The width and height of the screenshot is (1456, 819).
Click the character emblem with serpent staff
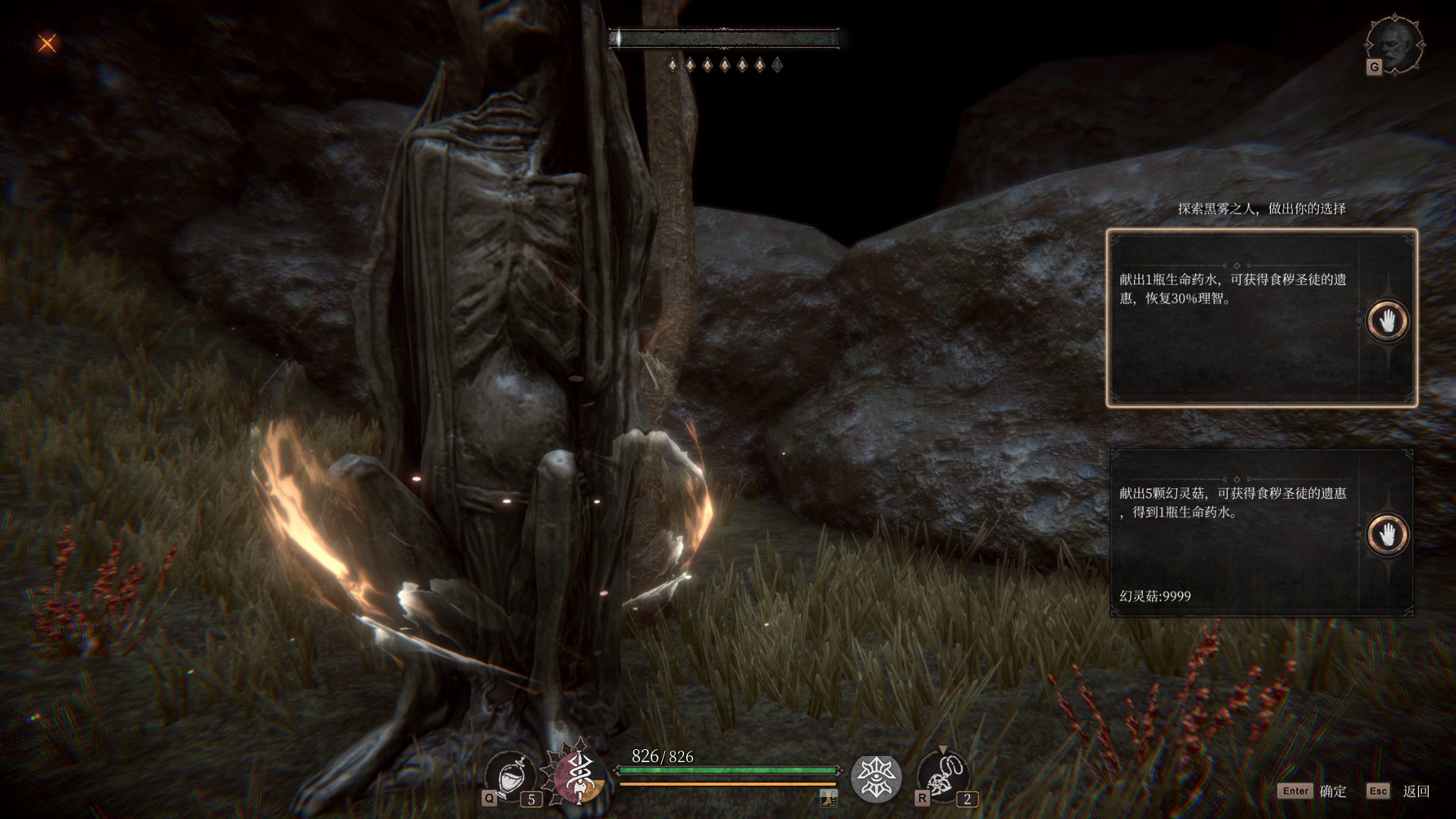[579, 777]
